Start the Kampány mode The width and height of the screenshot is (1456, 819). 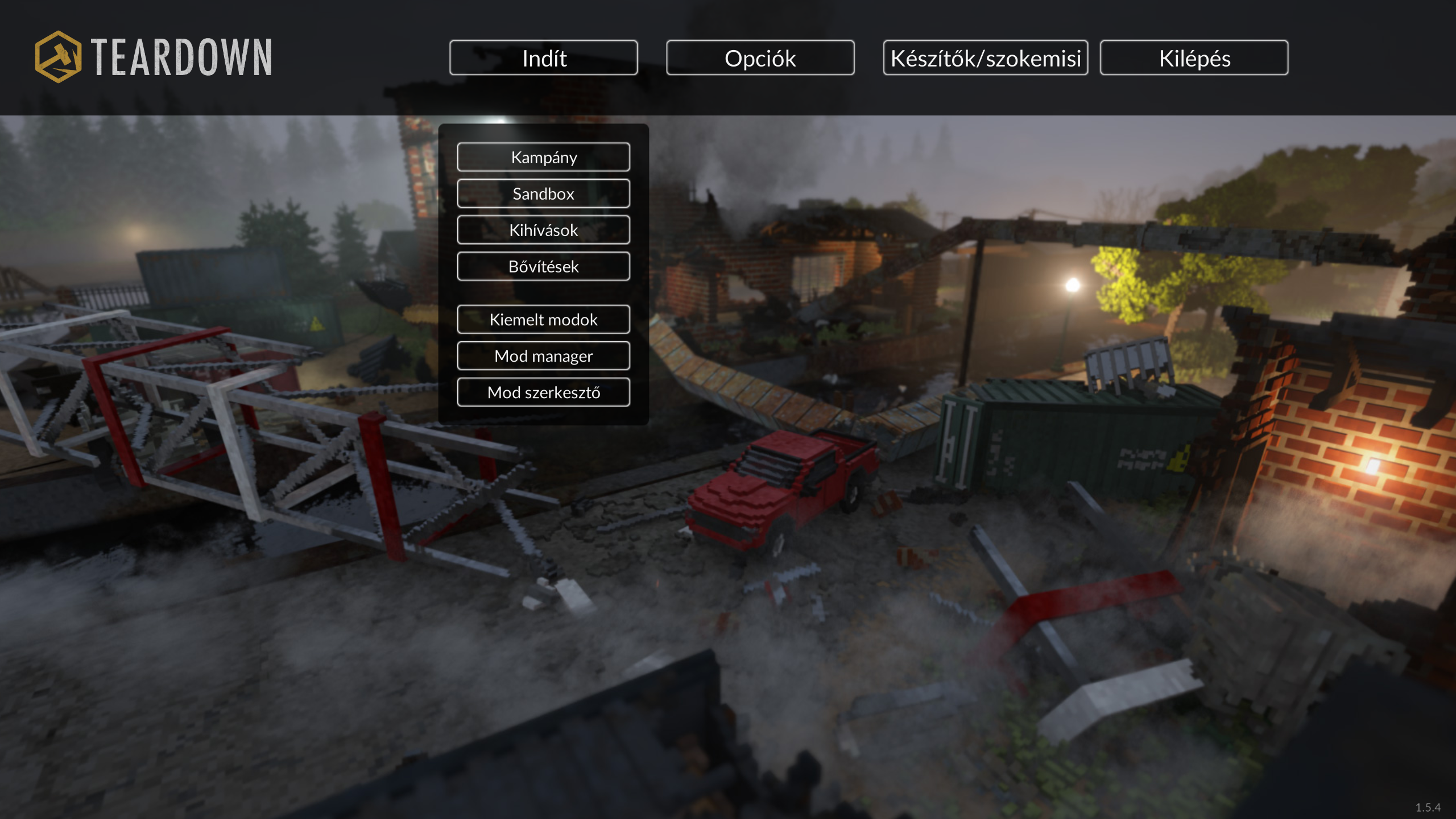(x=543, y=157)
